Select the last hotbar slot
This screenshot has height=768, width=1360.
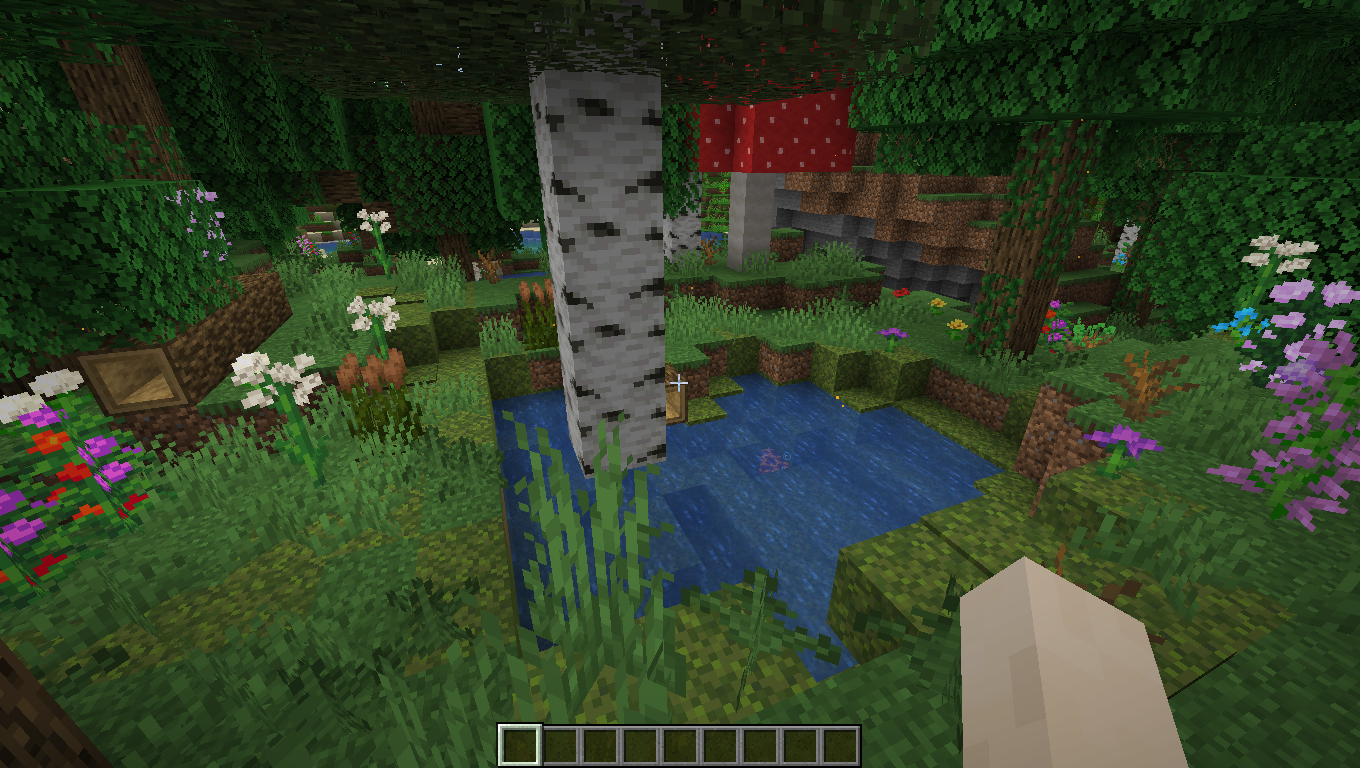[x=840, y=743]
